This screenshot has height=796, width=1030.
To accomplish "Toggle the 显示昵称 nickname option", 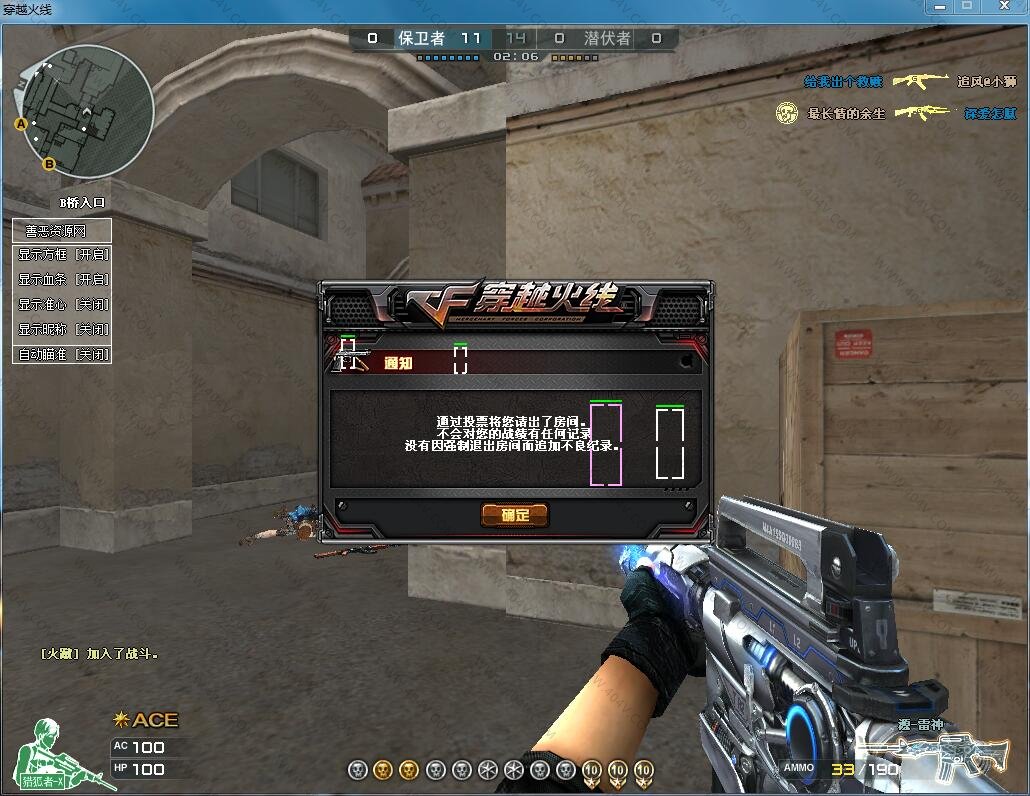I will (62, 329).
